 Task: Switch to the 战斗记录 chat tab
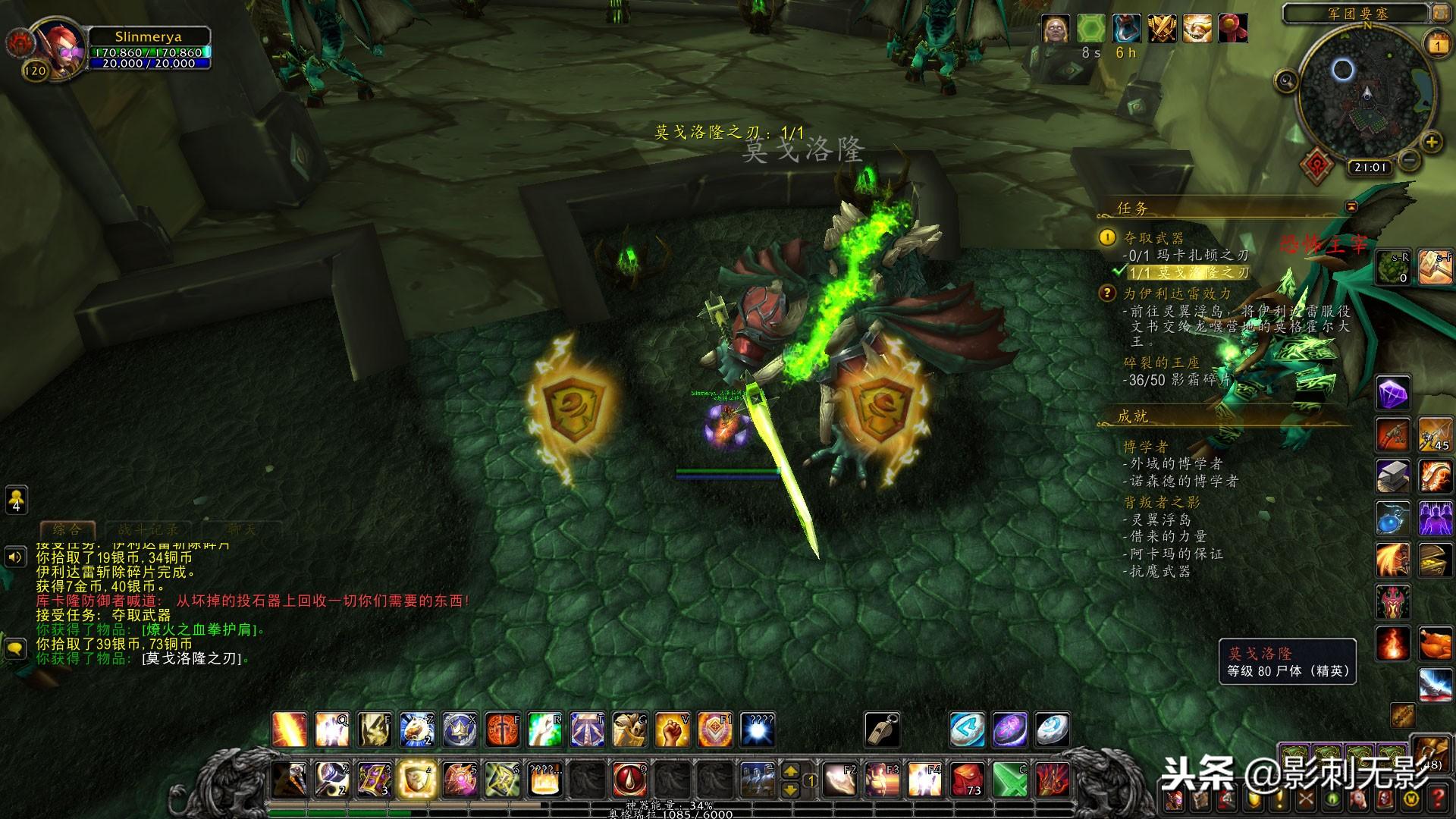[x=148, y=529]
